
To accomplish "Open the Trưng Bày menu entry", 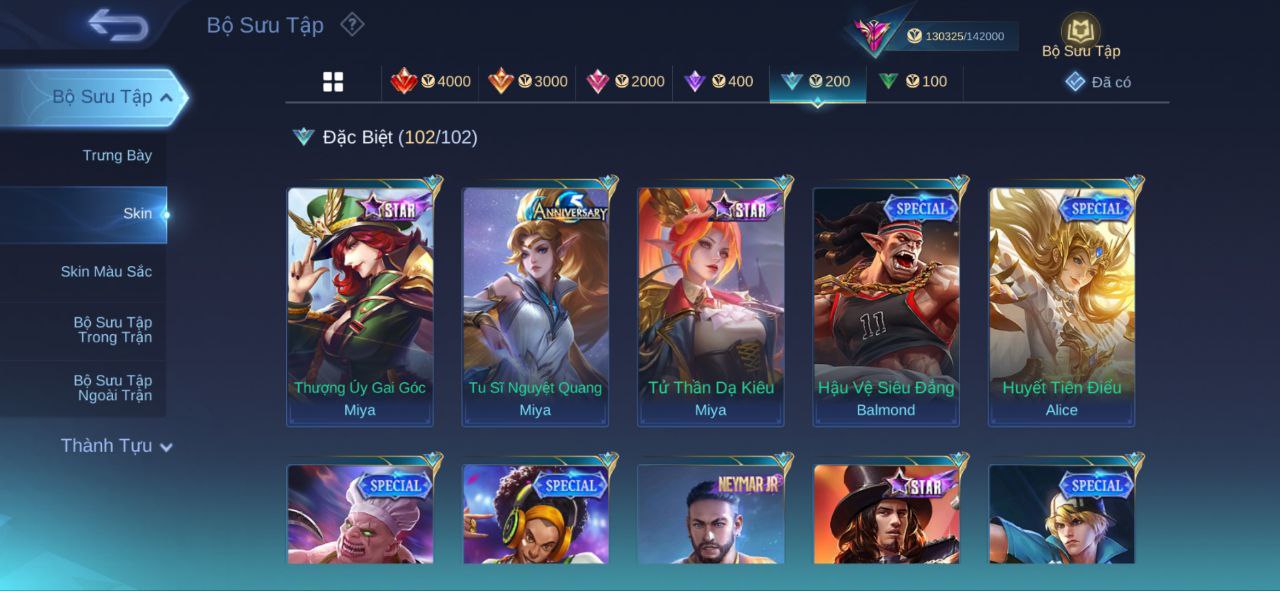I will click(117, 155).
